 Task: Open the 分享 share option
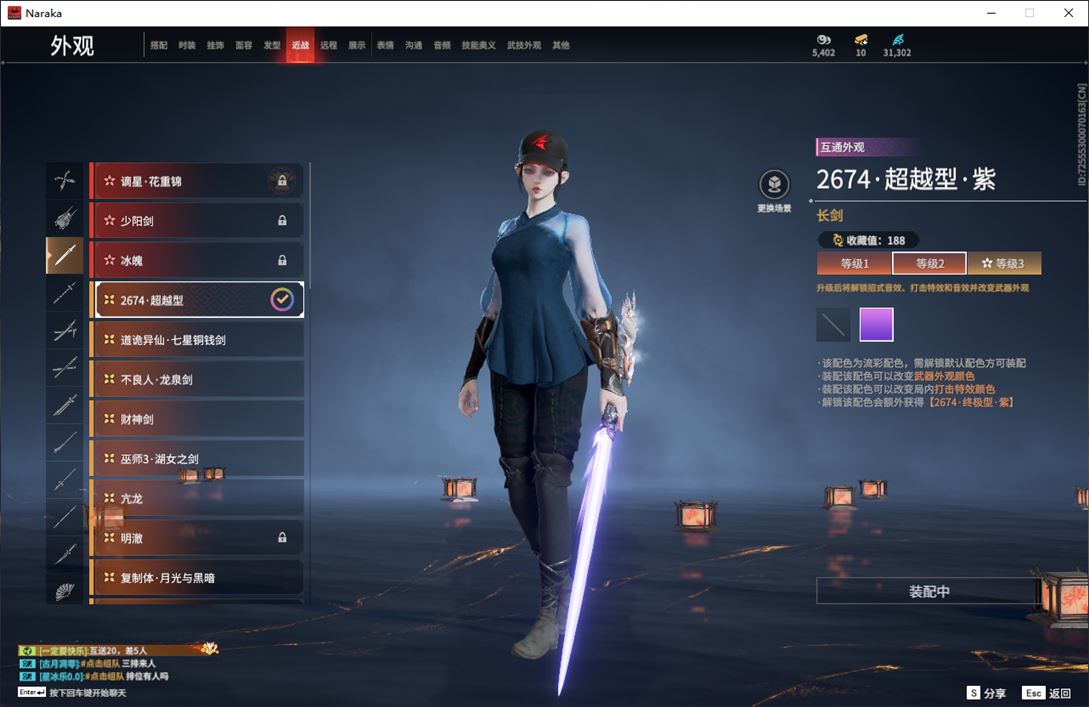[x=986, y=693]
